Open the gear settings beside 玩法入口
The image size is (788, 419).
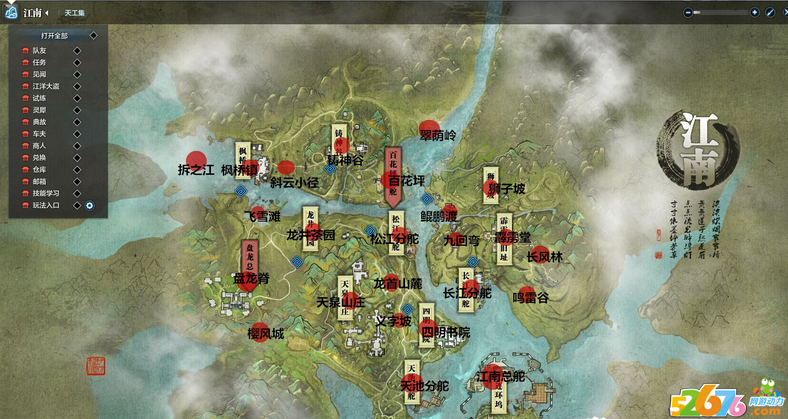89,206
